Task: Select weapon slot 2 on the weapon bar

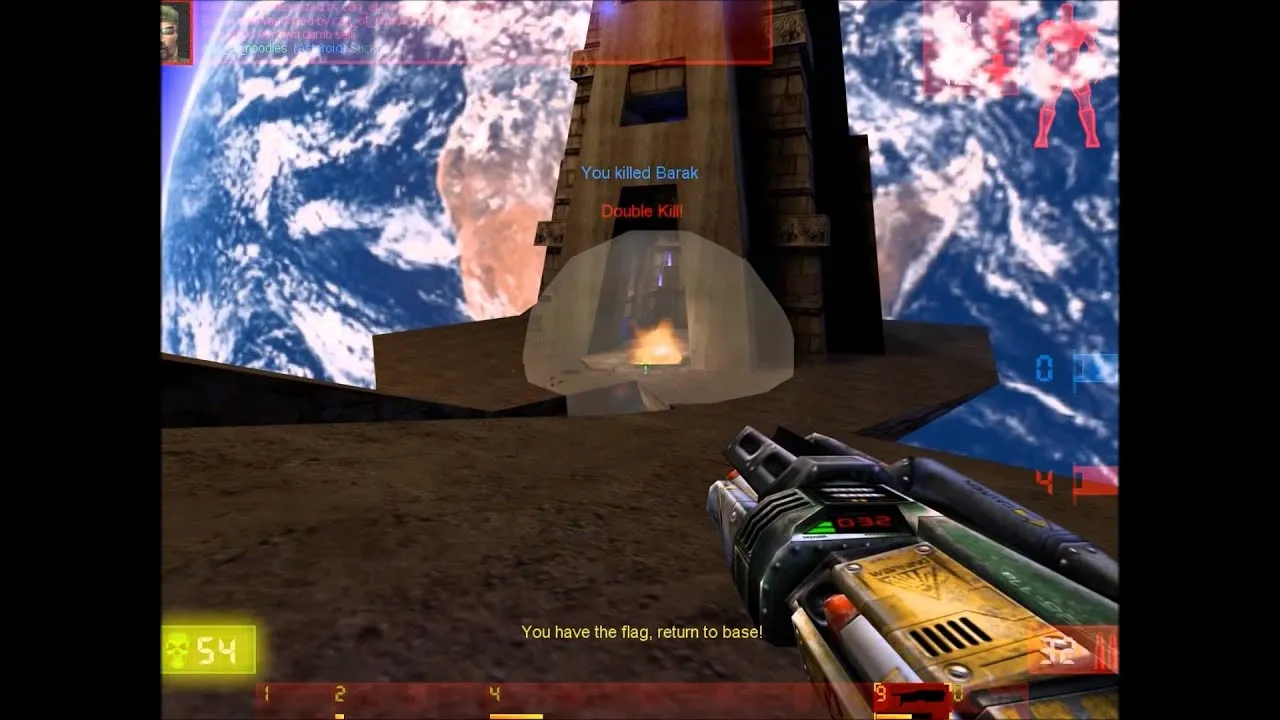Action: pos(340,692)
